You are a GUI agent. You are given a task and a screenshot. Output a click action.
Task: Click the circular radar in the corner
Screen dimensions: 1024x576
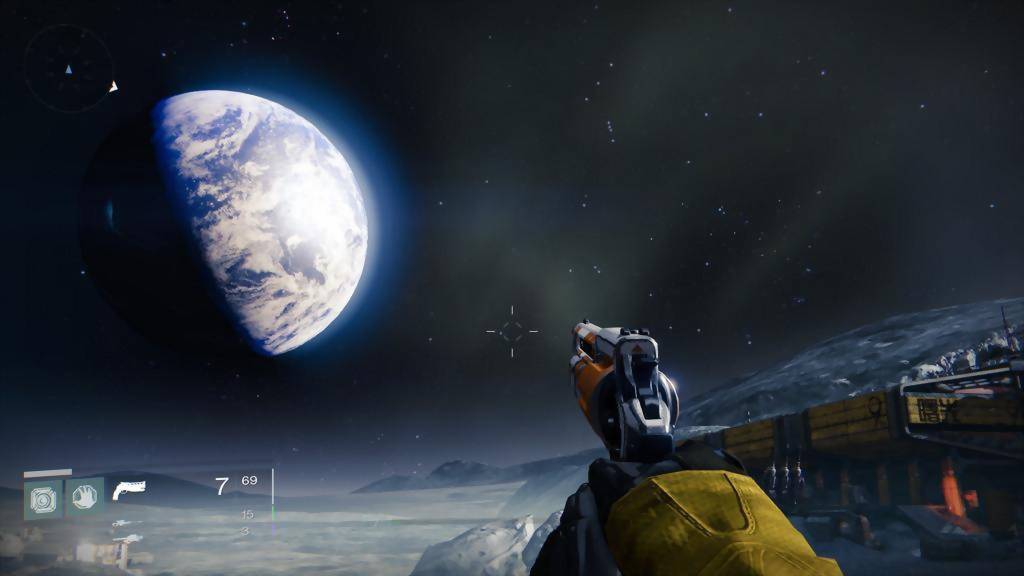pyautogui.click(x=68, y=69)
